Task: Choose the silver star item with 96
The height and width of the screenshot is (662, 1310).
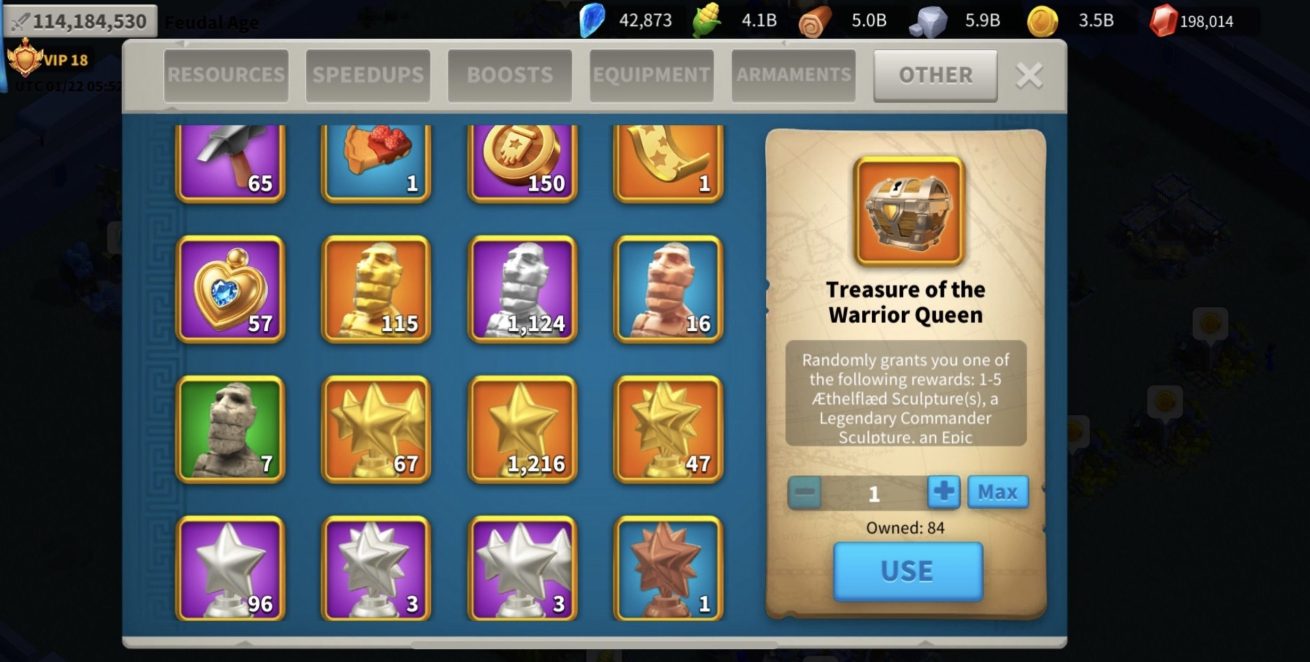Action: [x=231, y=568]
